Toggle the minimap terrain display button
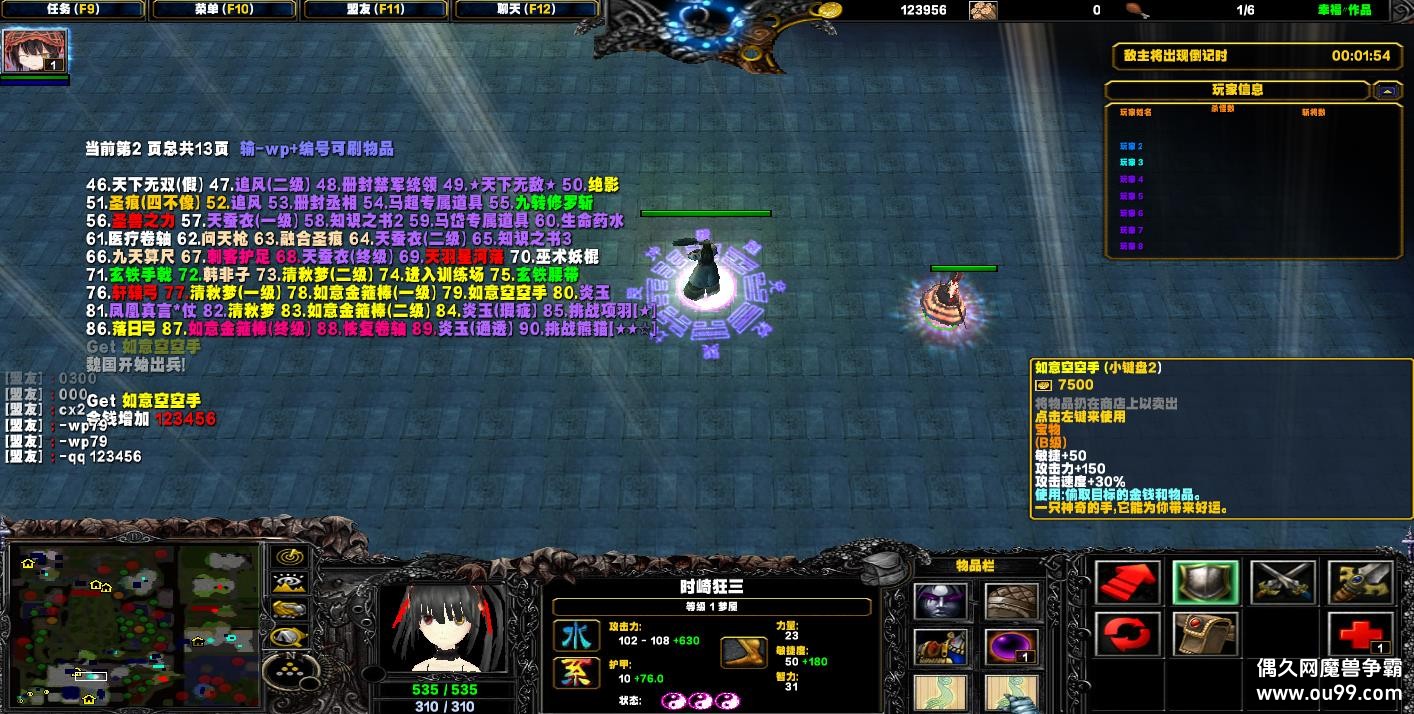The width and height of the screenshot is (1414, 714). point(291,583)
